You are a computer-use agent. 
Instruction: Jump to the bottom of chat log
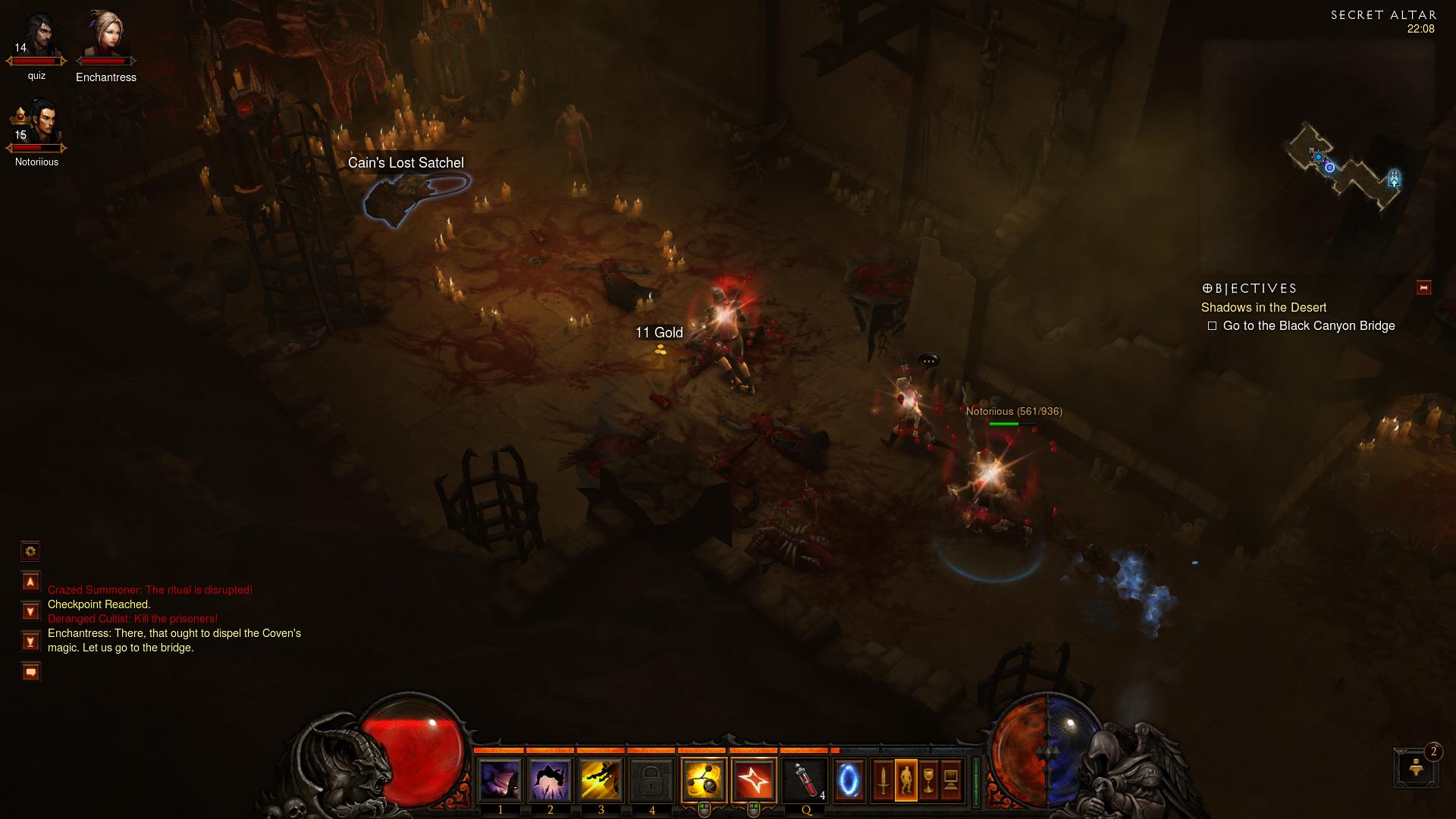[30, 642]
